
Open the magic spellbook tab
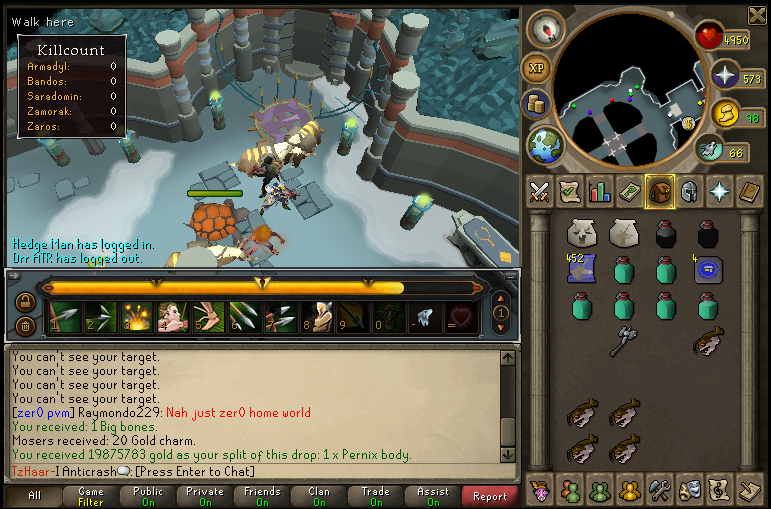click(x=749, y=191)
